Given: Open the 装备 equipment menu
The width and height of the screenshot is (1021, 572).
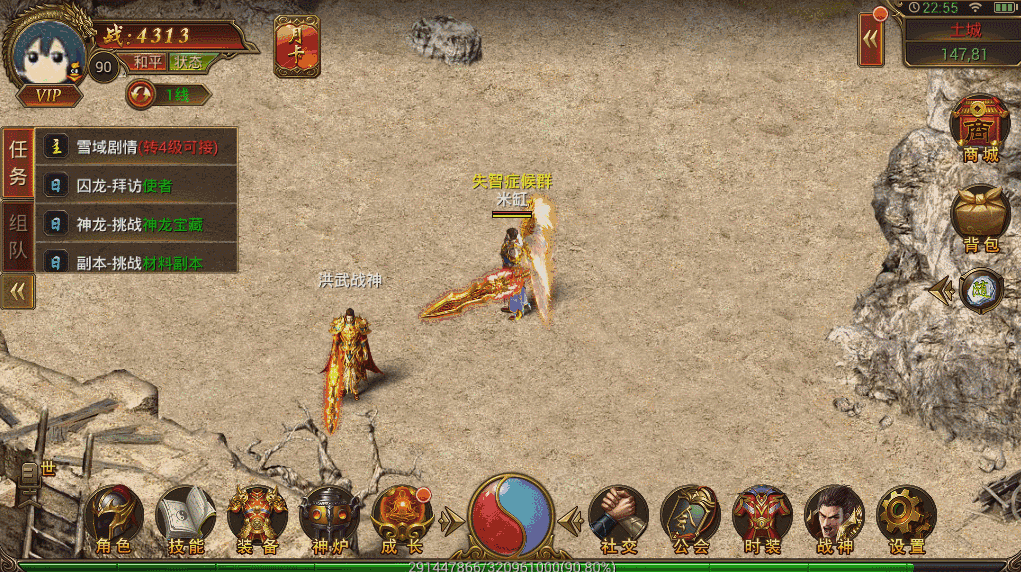Looking at the screenshot, I should (258, 517).
